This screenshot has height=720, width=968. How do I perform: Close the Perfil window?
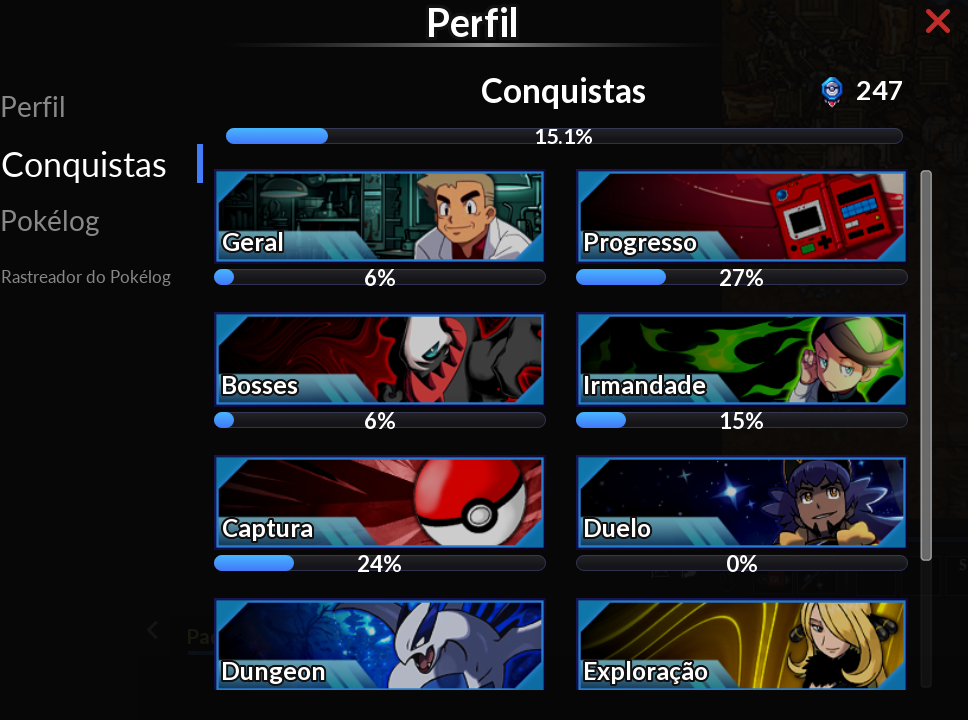tap(937, 21)
